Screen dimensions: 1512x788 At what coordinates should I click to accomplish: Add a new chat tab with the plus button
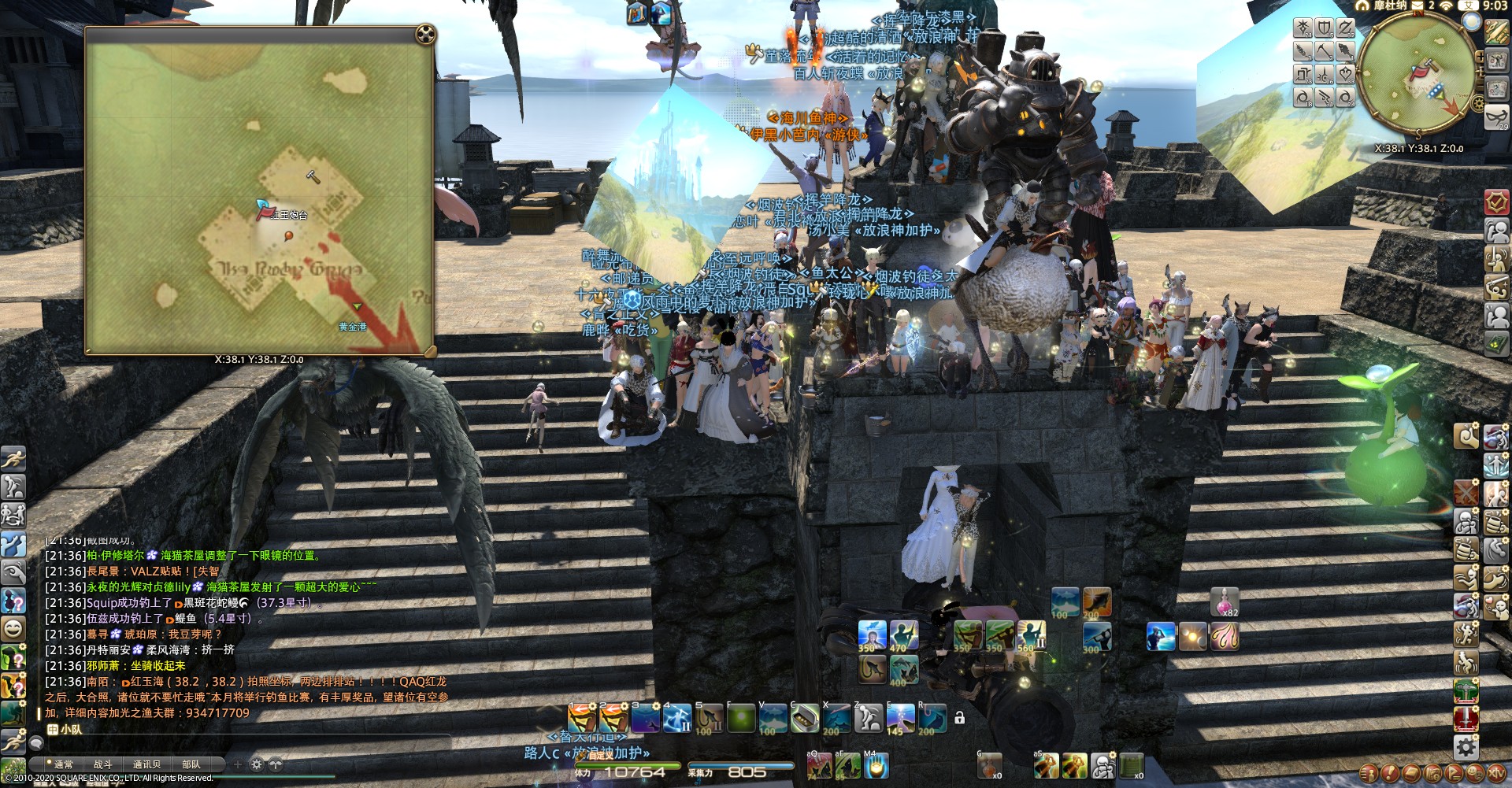click(238, 764)
